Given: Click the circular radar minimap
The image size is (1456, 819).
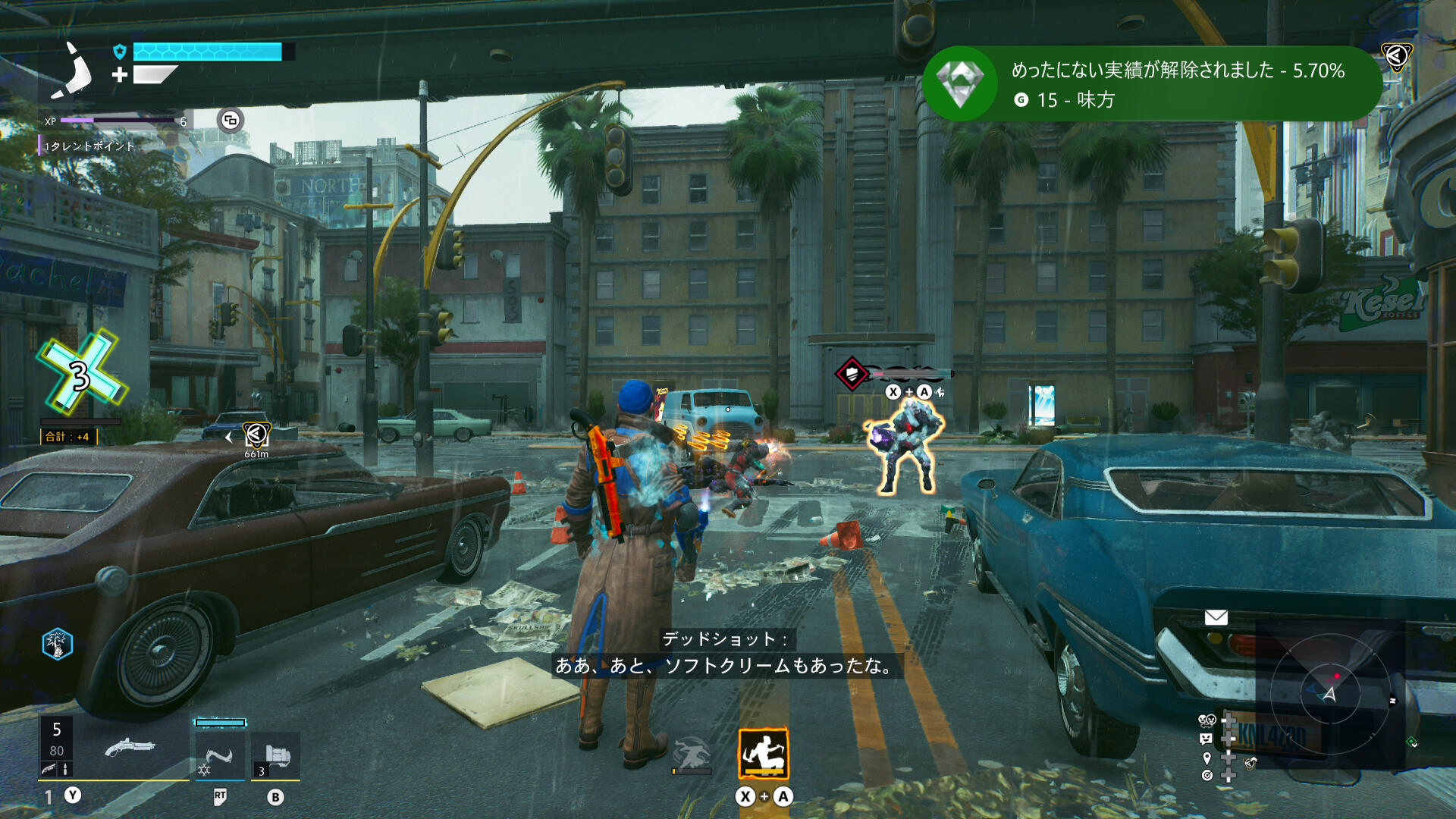Looking at the screenshot, I should [x=1329, y=692].
